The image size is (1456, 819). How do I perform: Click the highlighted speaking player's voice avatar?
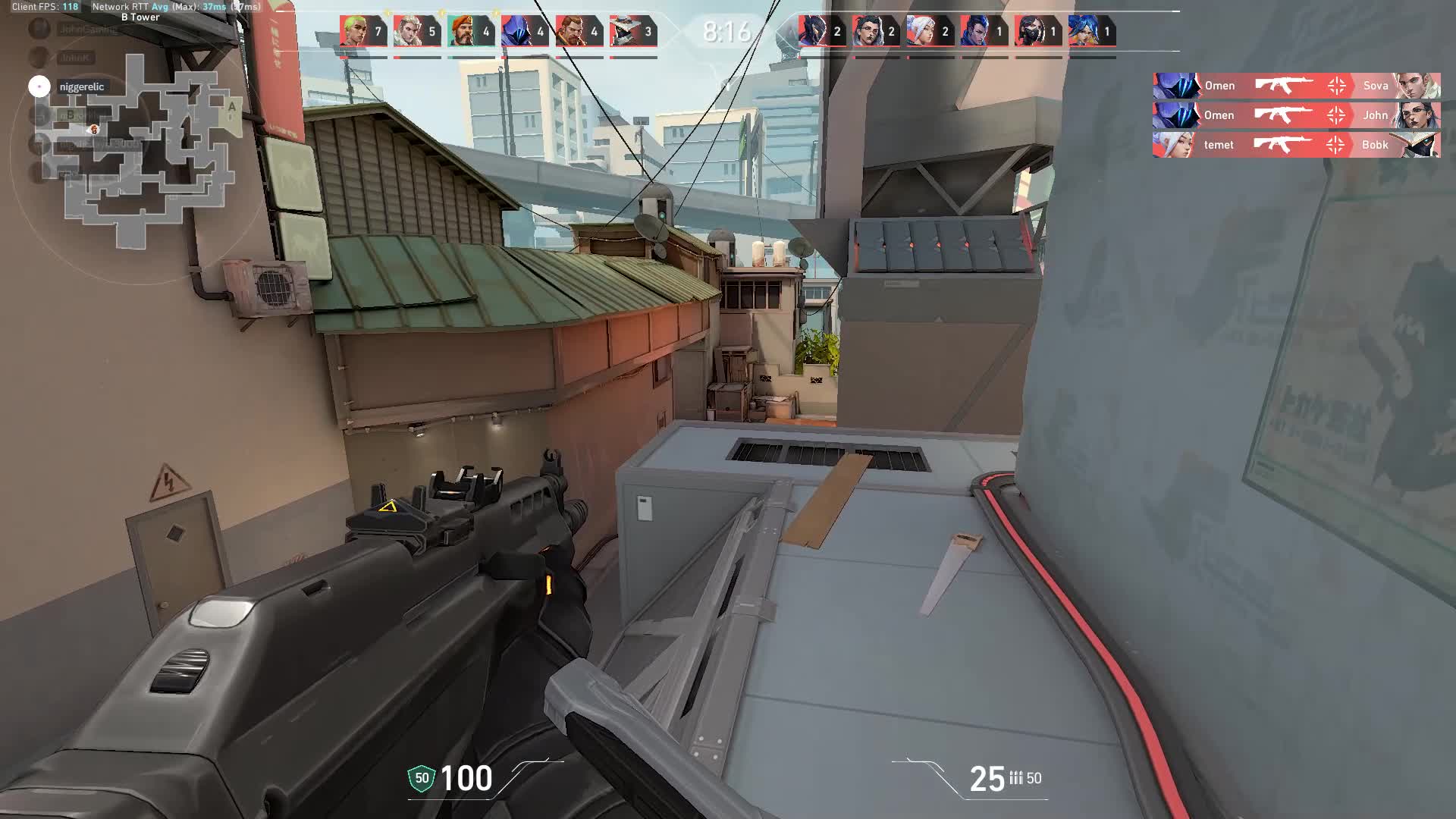pyautogui.click(x=39, y=86)
